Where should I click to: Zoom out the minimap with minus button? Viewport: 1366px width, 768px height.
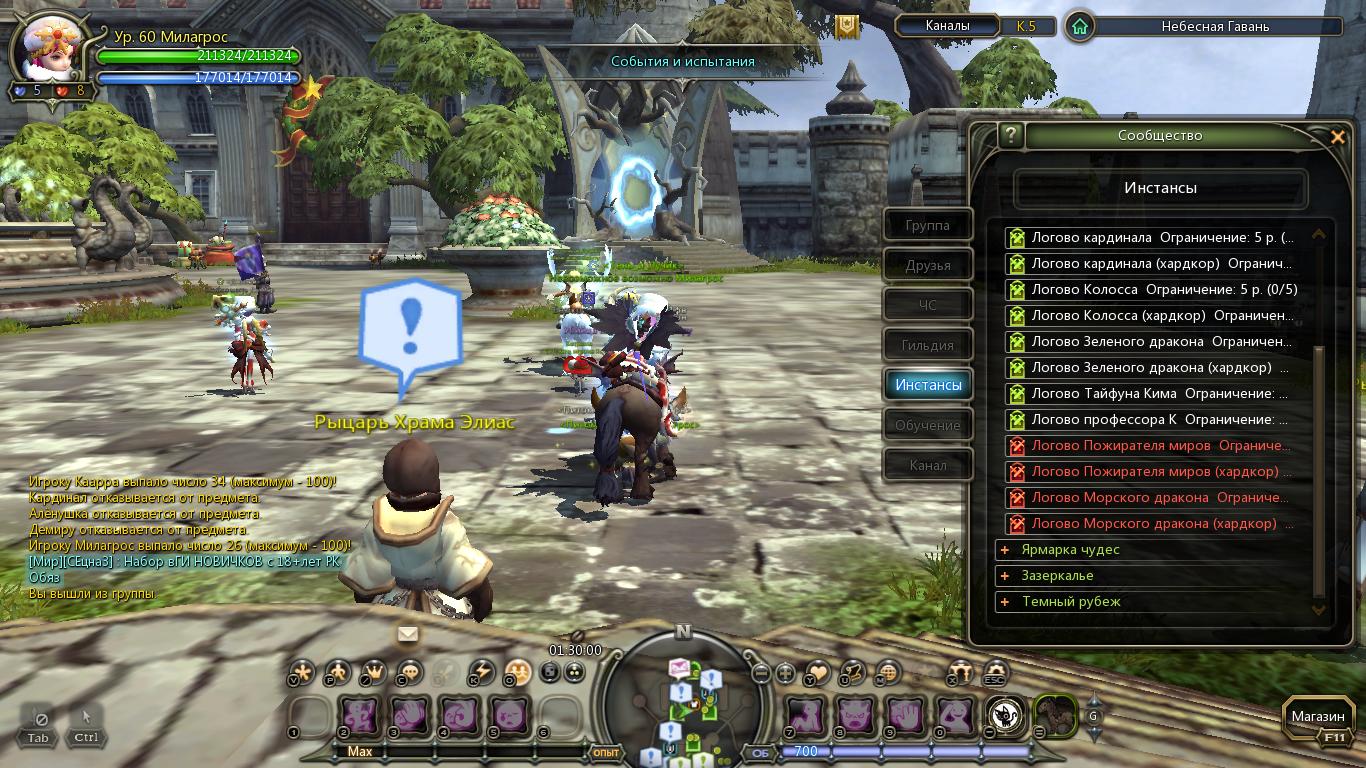pos(761,673)
